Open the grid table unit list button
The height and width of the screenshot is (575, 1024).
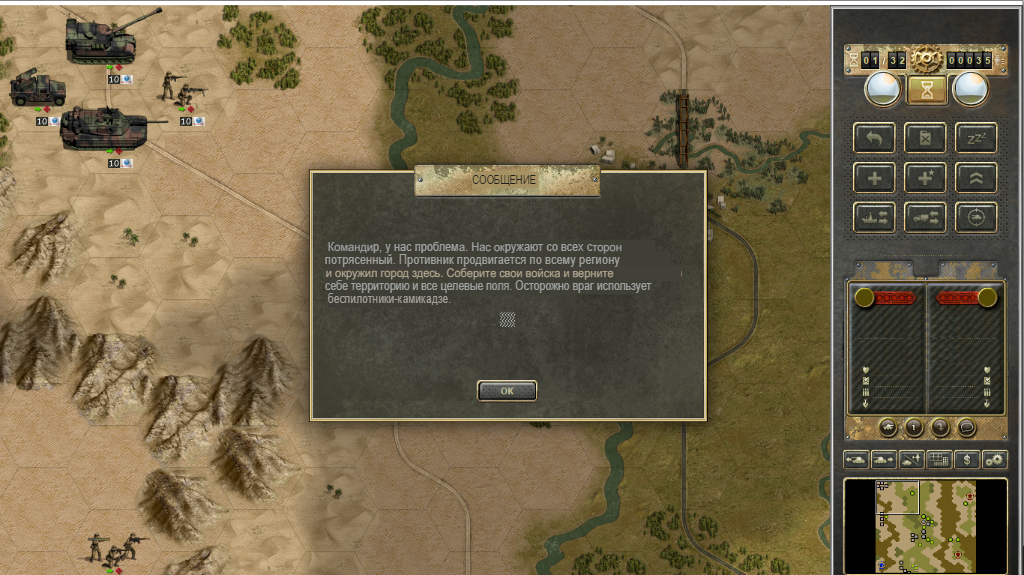[939, 459]
